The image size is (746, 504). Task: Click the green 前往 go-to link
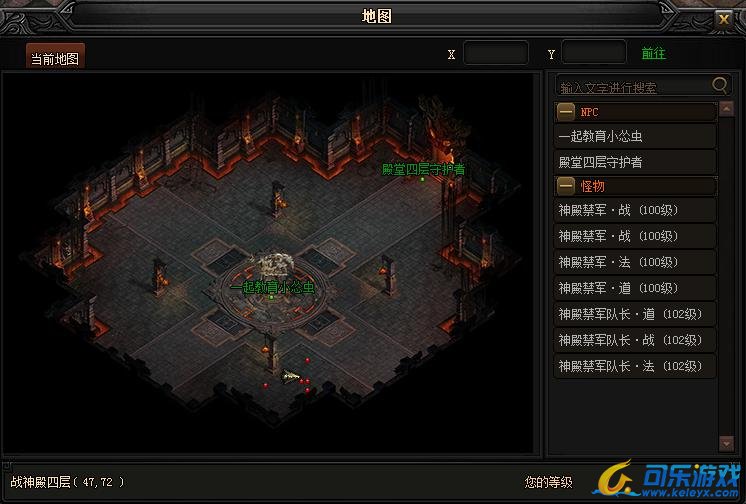653,54
